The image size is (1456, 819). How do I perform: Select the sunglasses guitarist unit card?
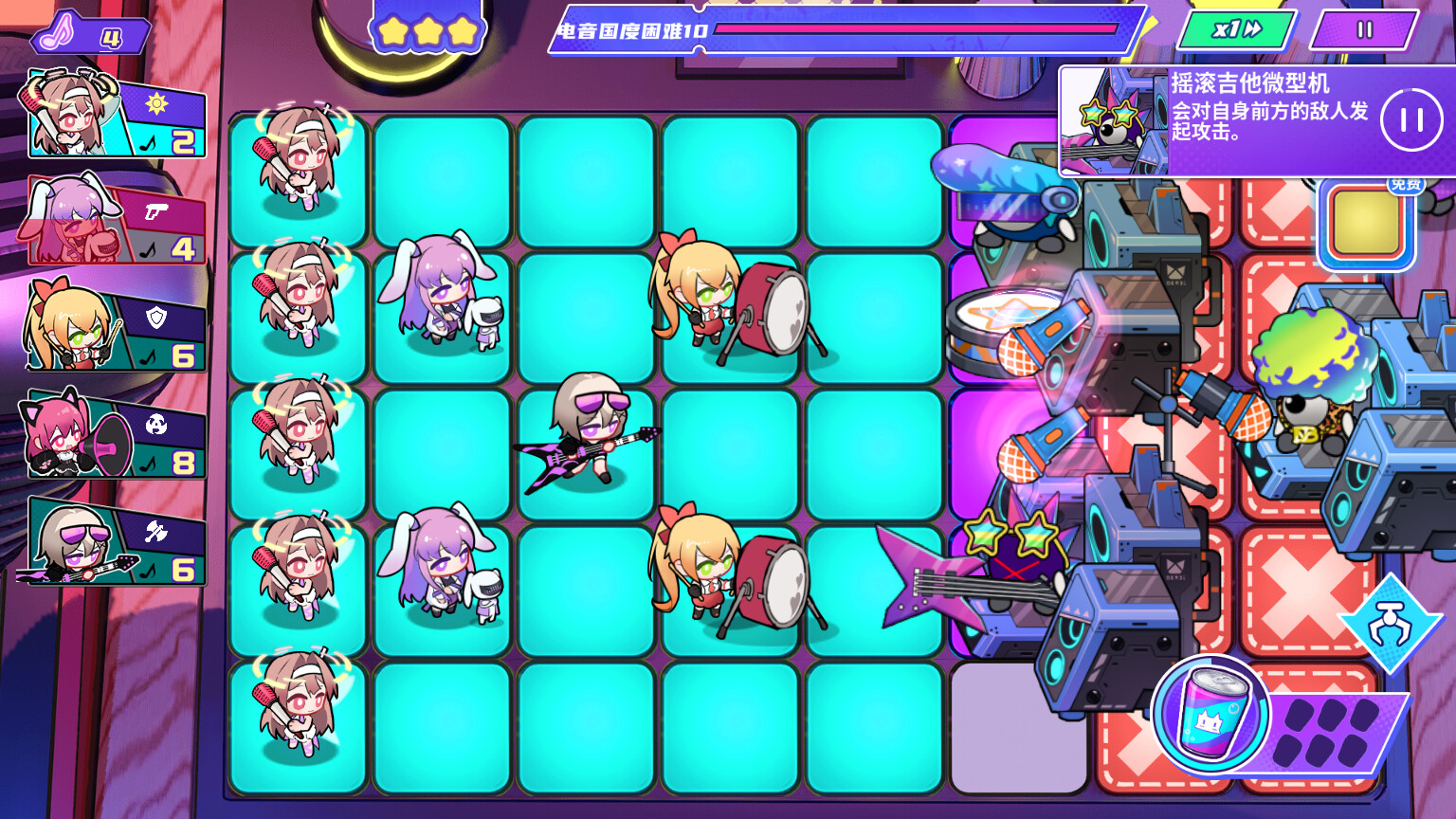[109, 545]
